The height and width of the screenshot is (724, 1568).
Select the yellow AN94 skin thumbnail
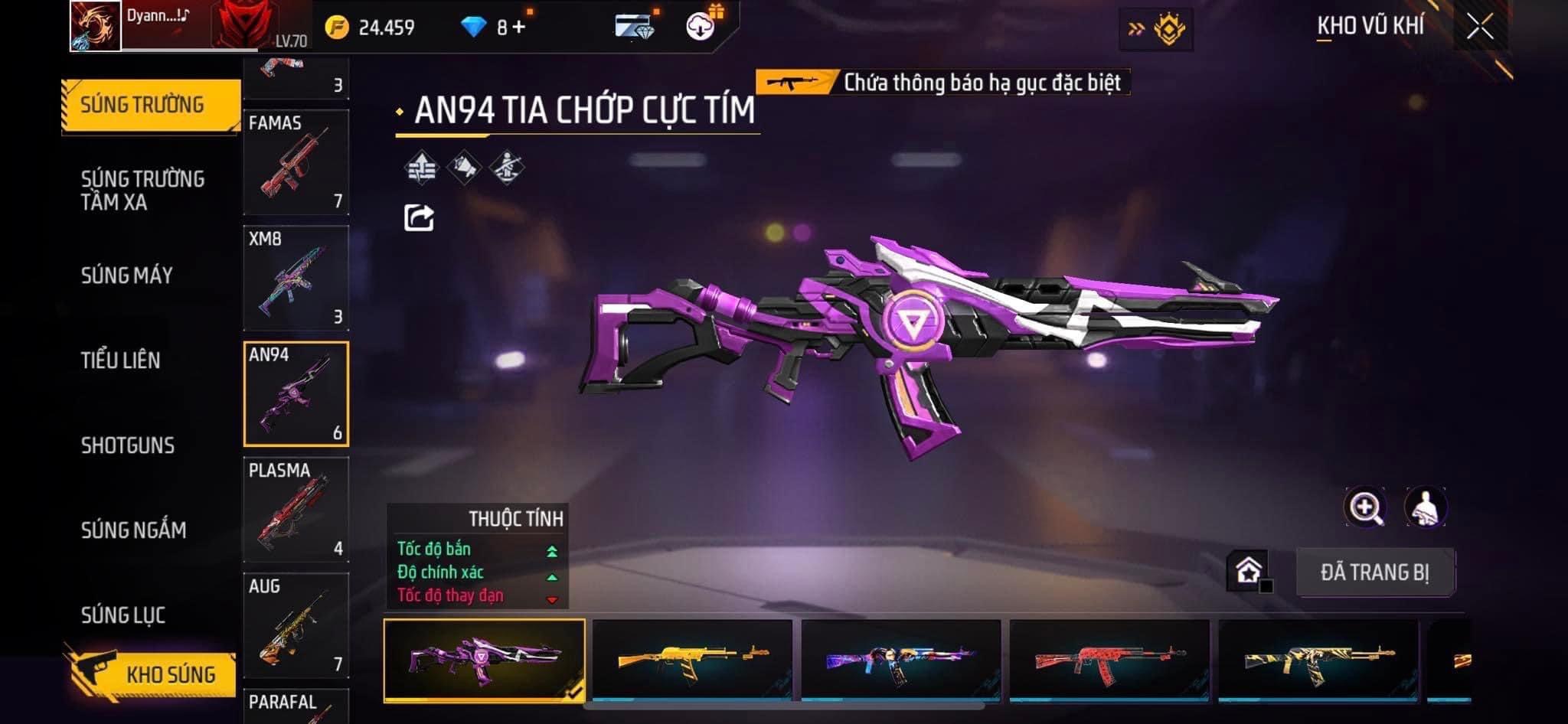[x=693, y=660]
